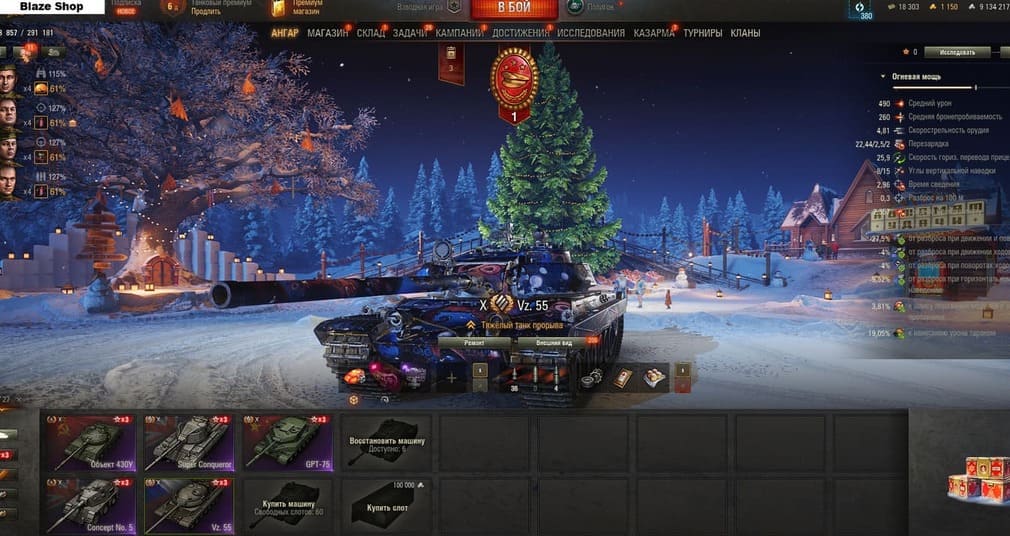Open the КЛАНЫ tab
Screen dimensions: 1010x536
[x=745, y=33]
